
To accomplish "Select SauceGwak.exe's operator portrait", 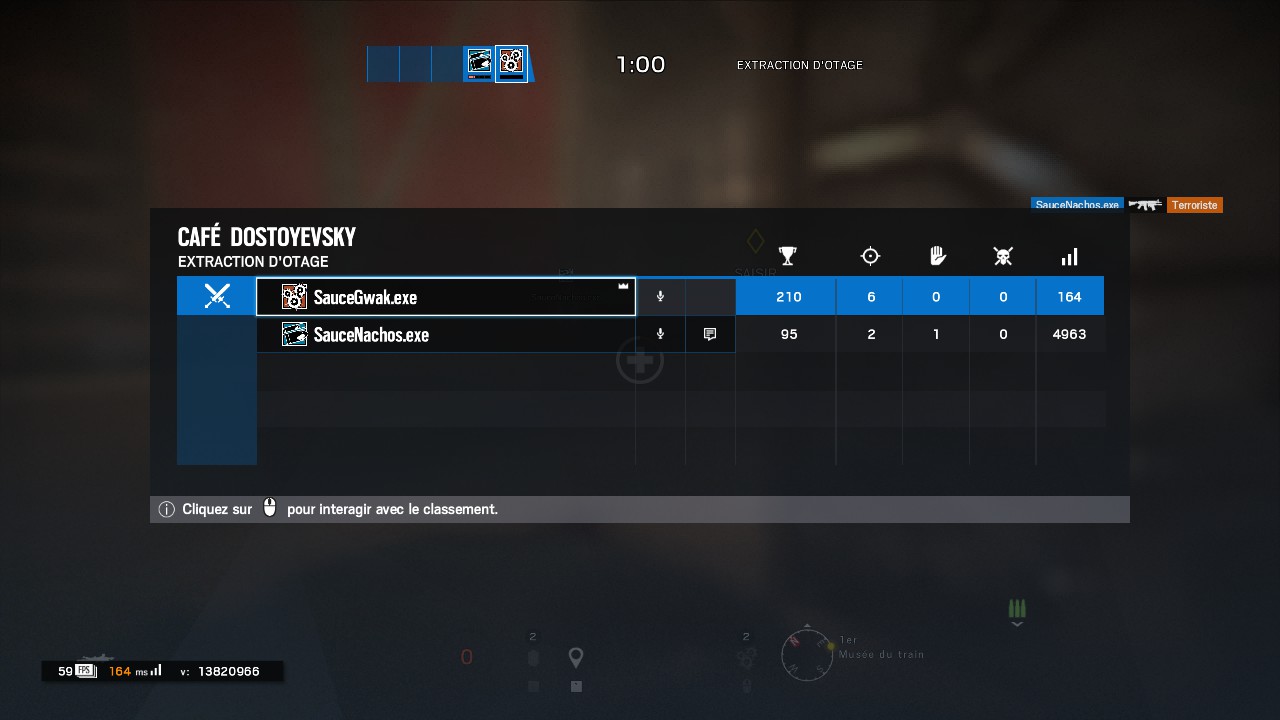I will coord(294,296).
